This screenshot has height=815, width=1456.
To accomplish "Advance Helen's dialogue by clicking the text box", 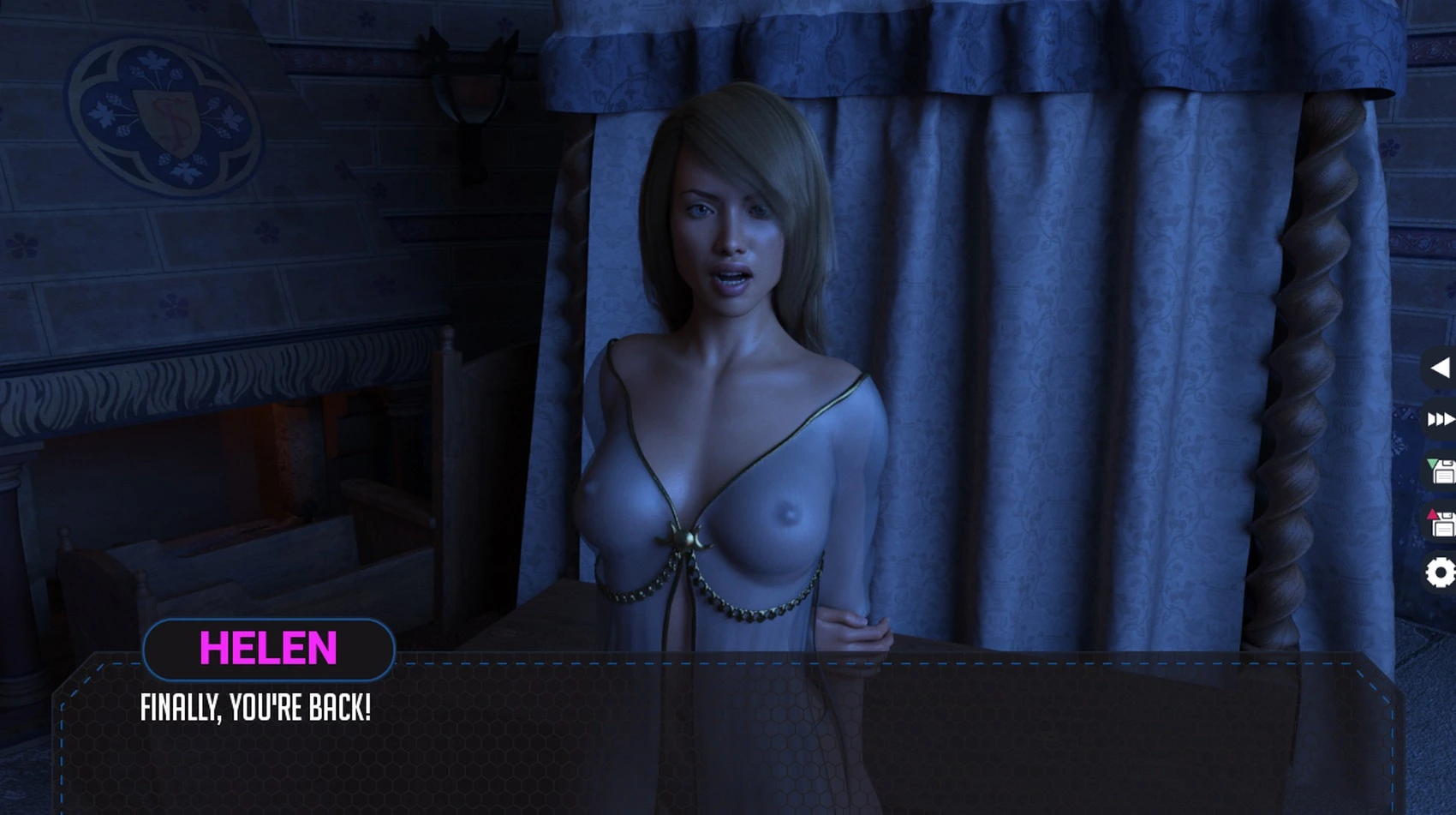I will click(x=728, y=737).
